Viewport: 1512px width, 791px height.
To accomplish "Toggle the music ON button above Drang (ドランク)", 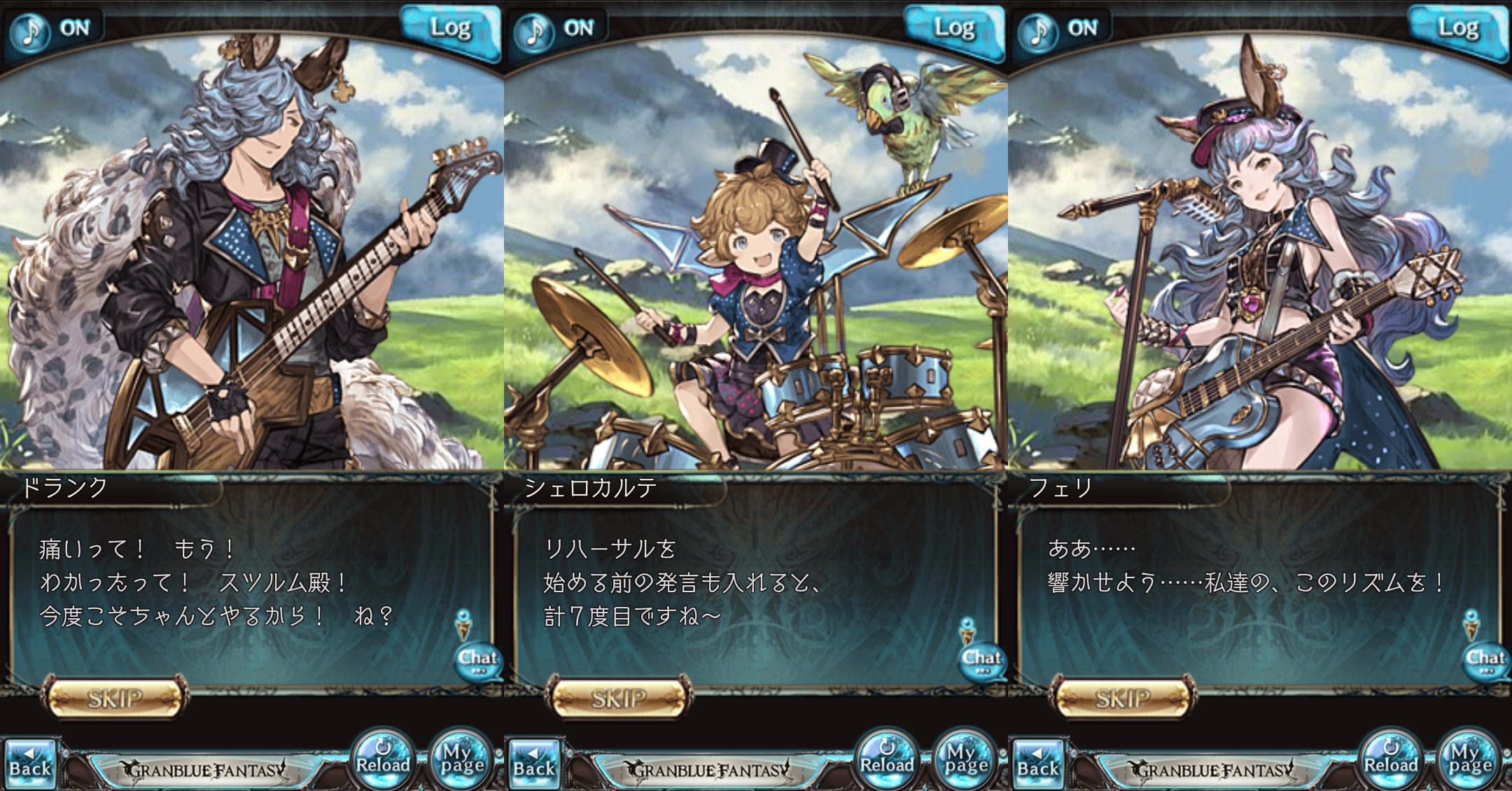I will pyautogui.click(x=53, y=29).
